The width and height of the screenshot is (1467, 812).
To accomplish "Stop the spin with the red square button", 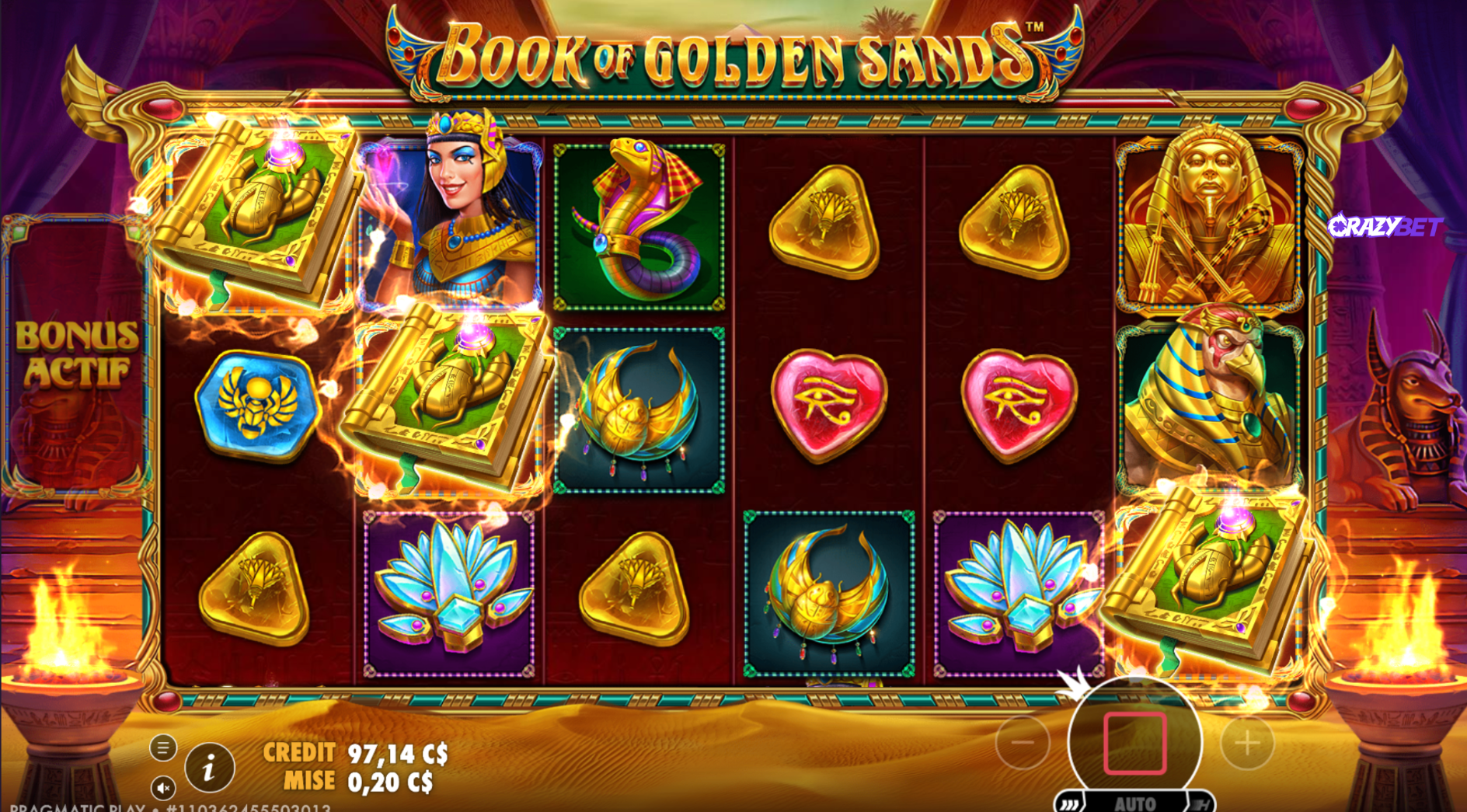I will [x=1134, y=743].
